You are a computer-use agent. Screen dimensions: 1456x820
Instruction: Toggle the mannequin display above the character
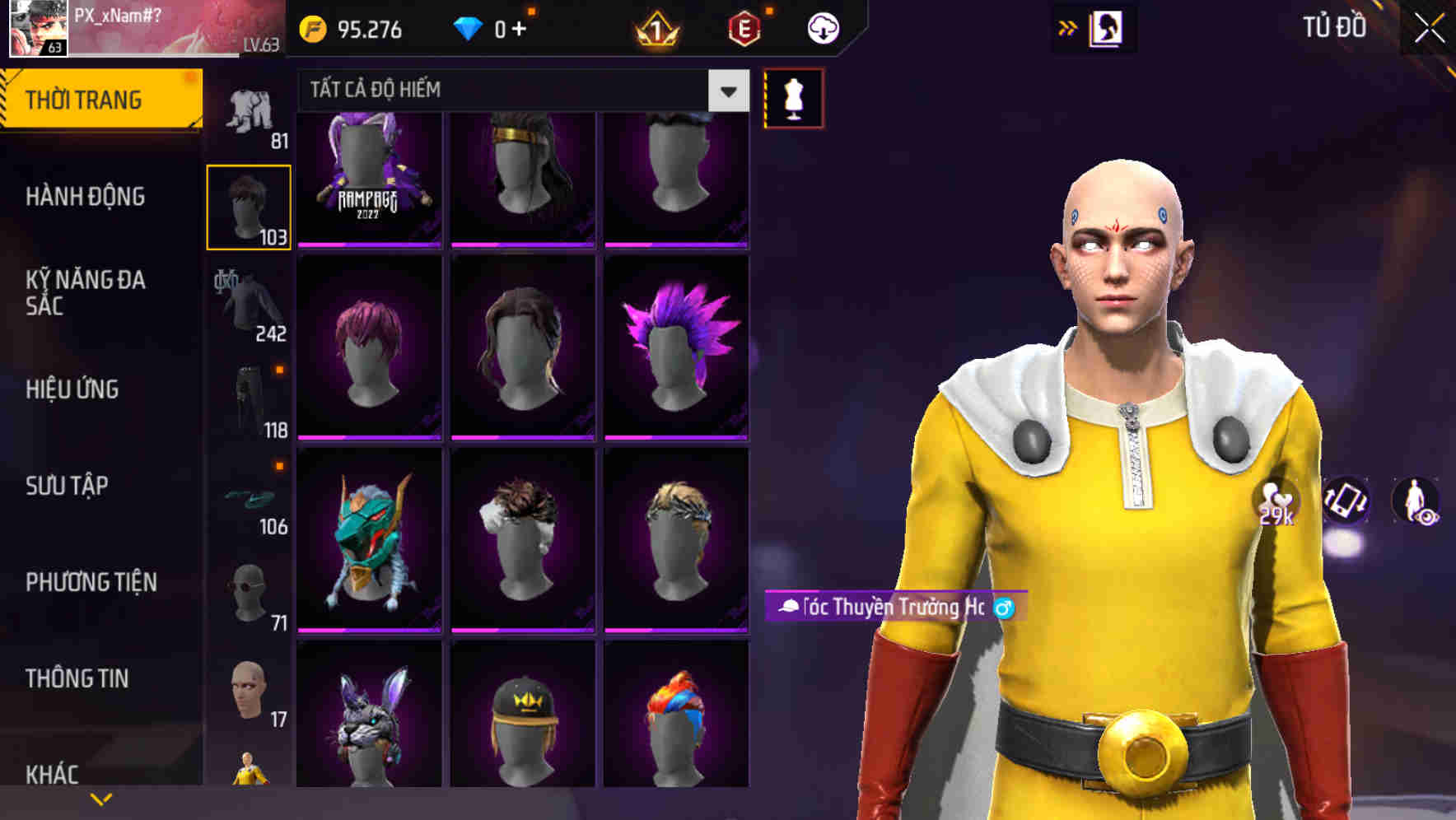tap(793, 97)
